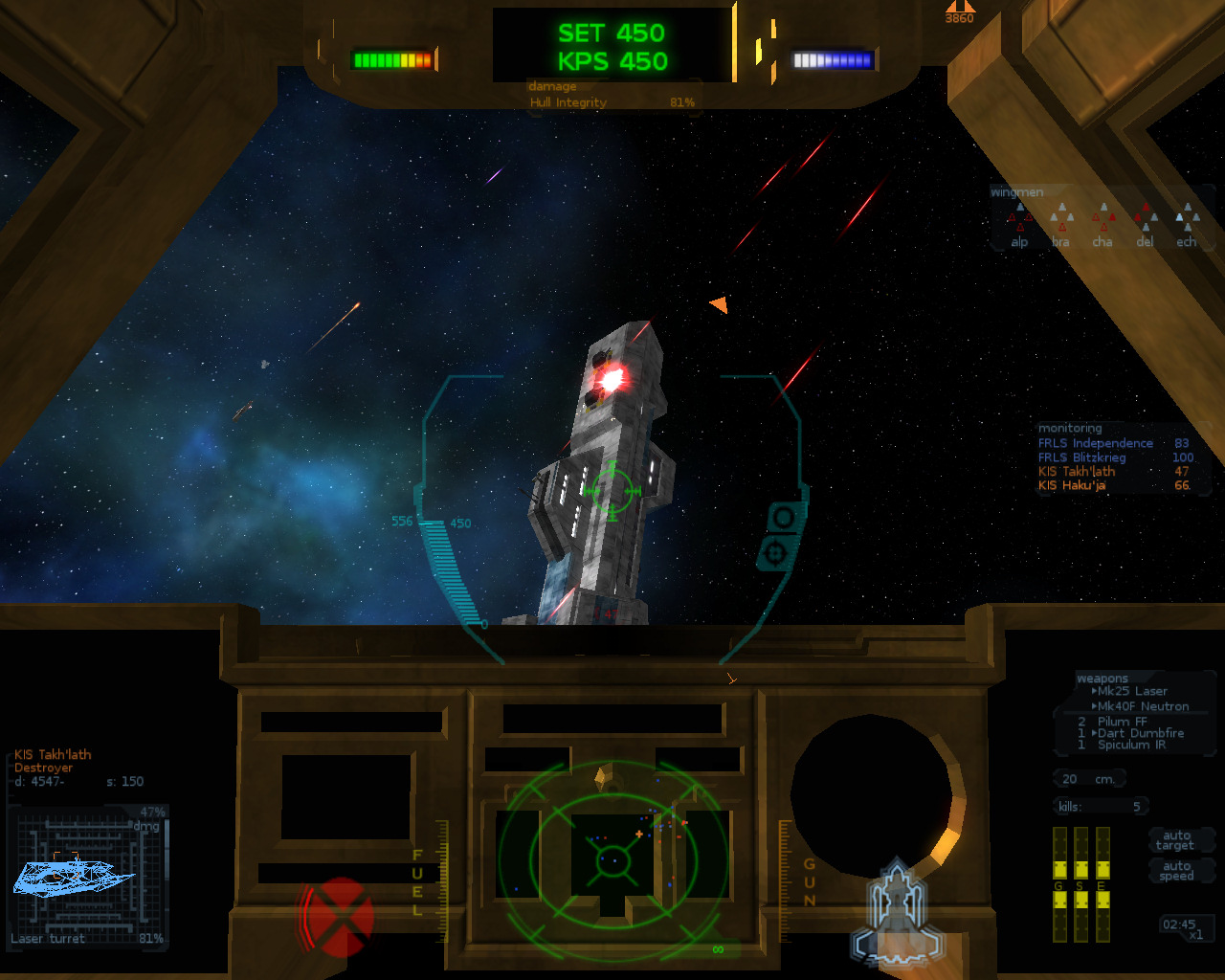Pick the Dart Dumbfire missile entry
Image resolution: width=1225 pixels, height=980 pixels.
[x=1140, y=733]
